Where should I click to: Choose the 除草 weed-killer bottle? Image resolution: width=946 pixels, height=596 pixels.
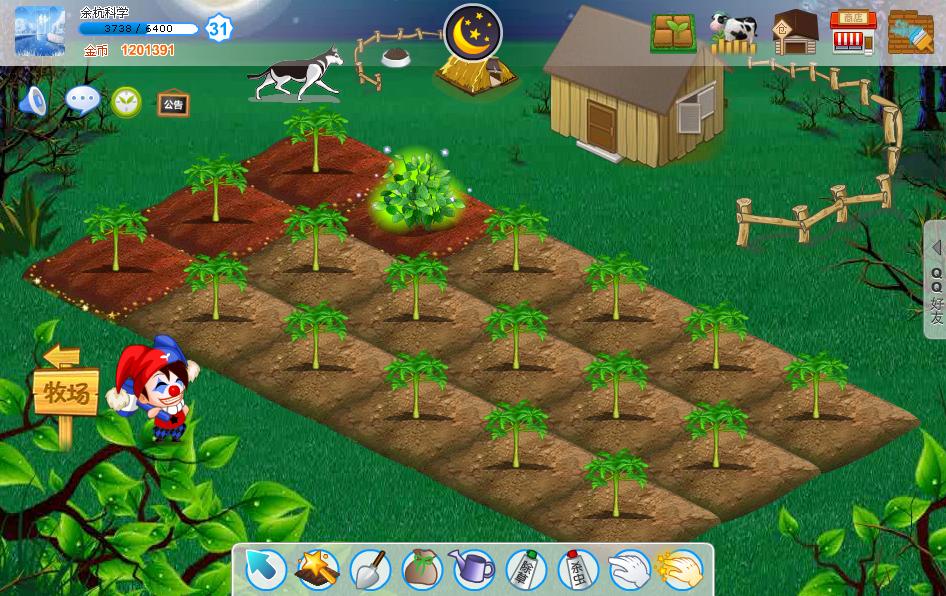point(525,570)
